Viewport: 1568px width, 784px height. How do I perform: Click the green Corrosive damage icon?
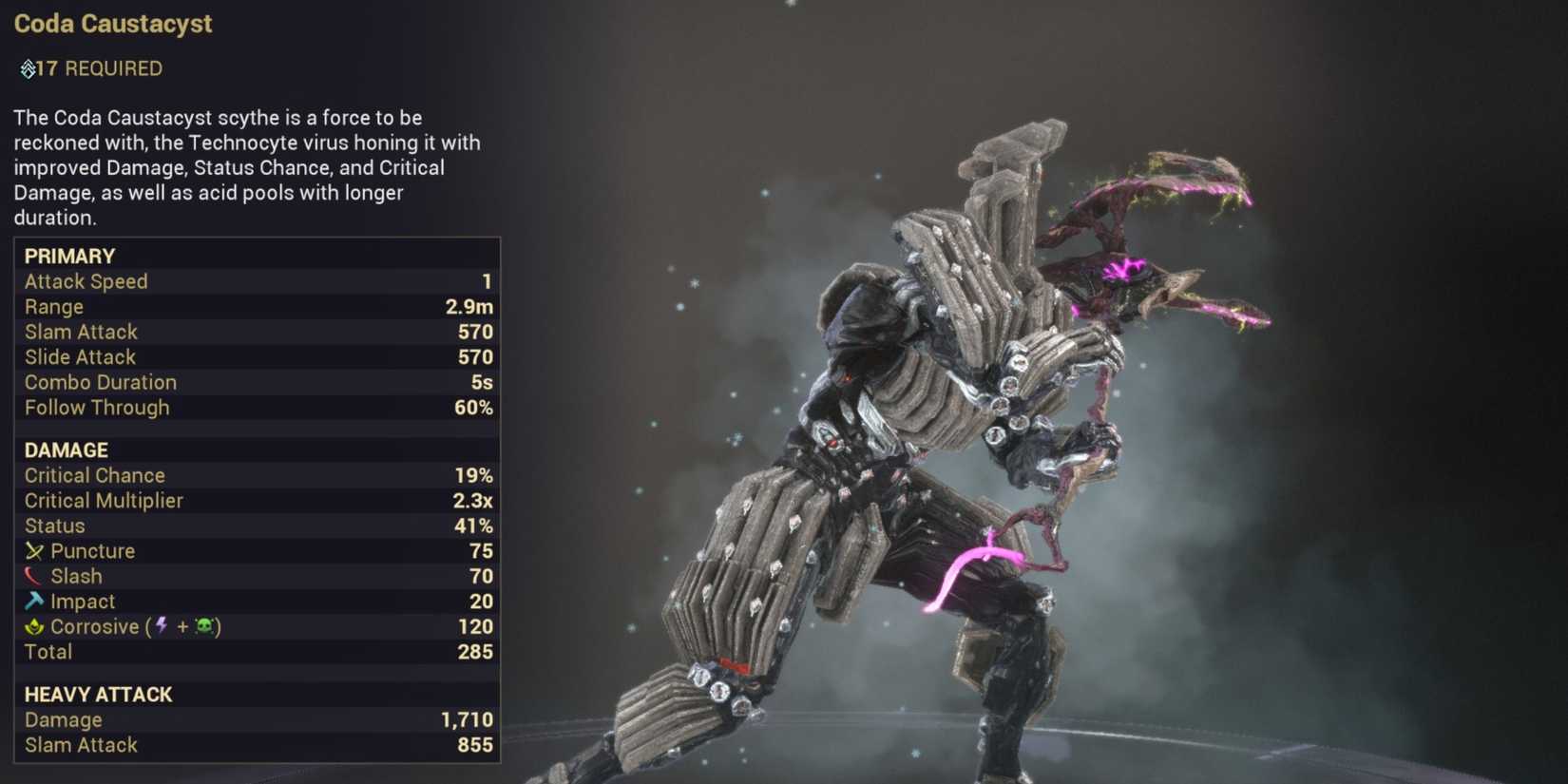click(34, 625)
